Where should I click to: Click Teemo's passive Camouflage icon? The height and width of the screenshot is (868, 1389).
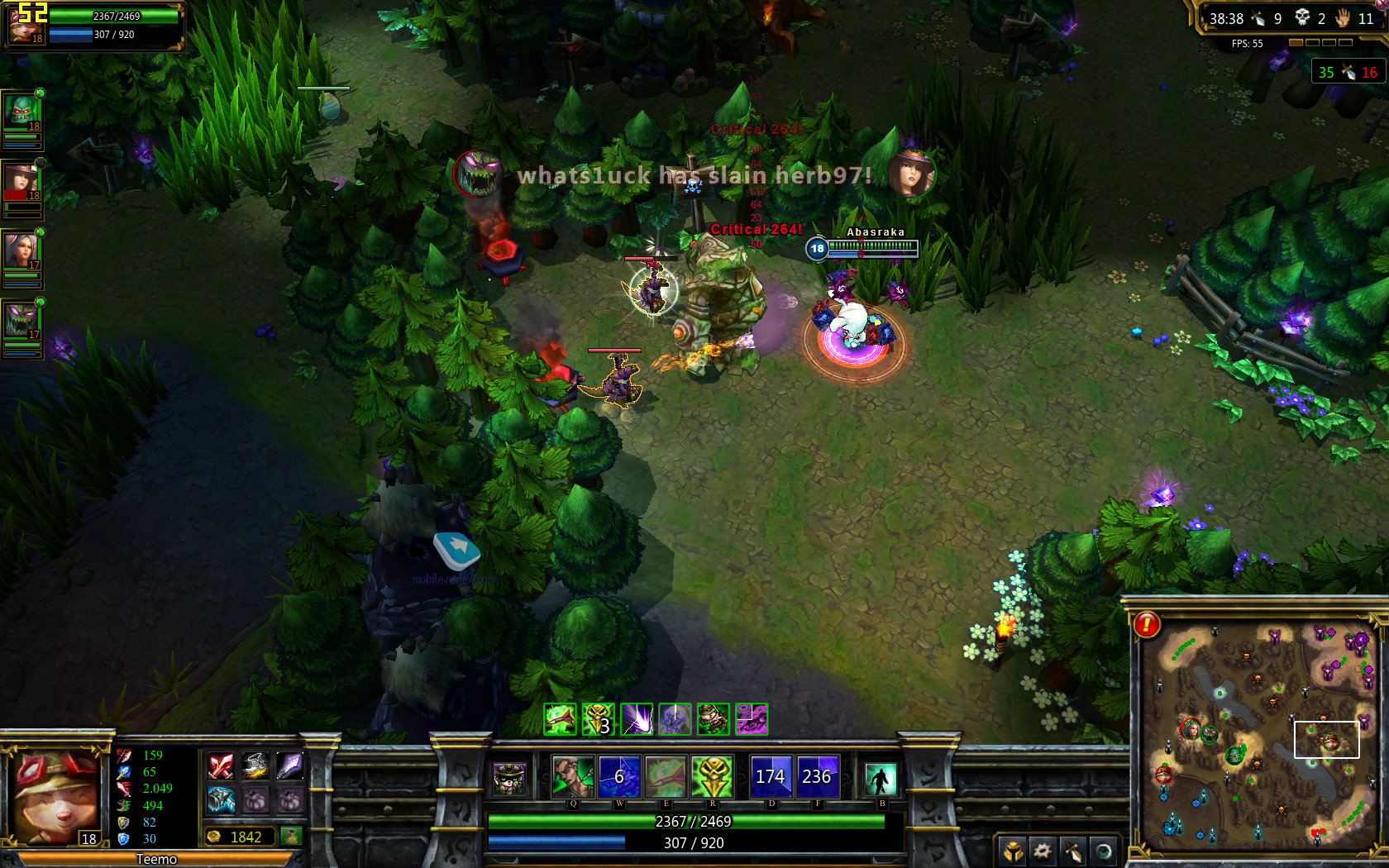tap(509, 779)
